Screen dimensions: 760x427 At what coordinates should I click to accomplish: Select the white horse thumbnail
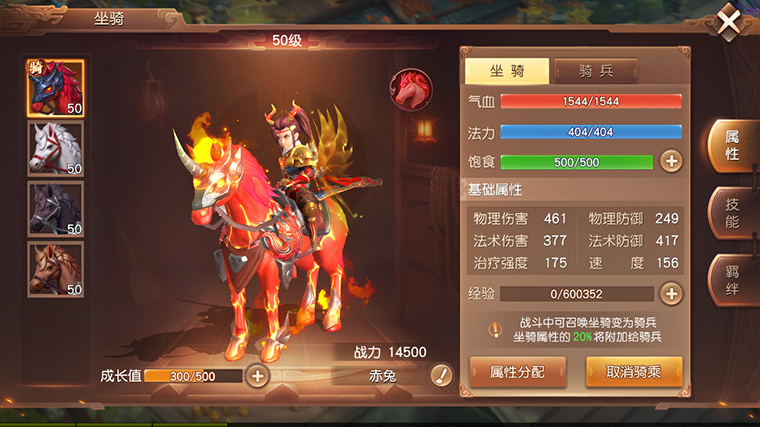click(x=55, y=148)
